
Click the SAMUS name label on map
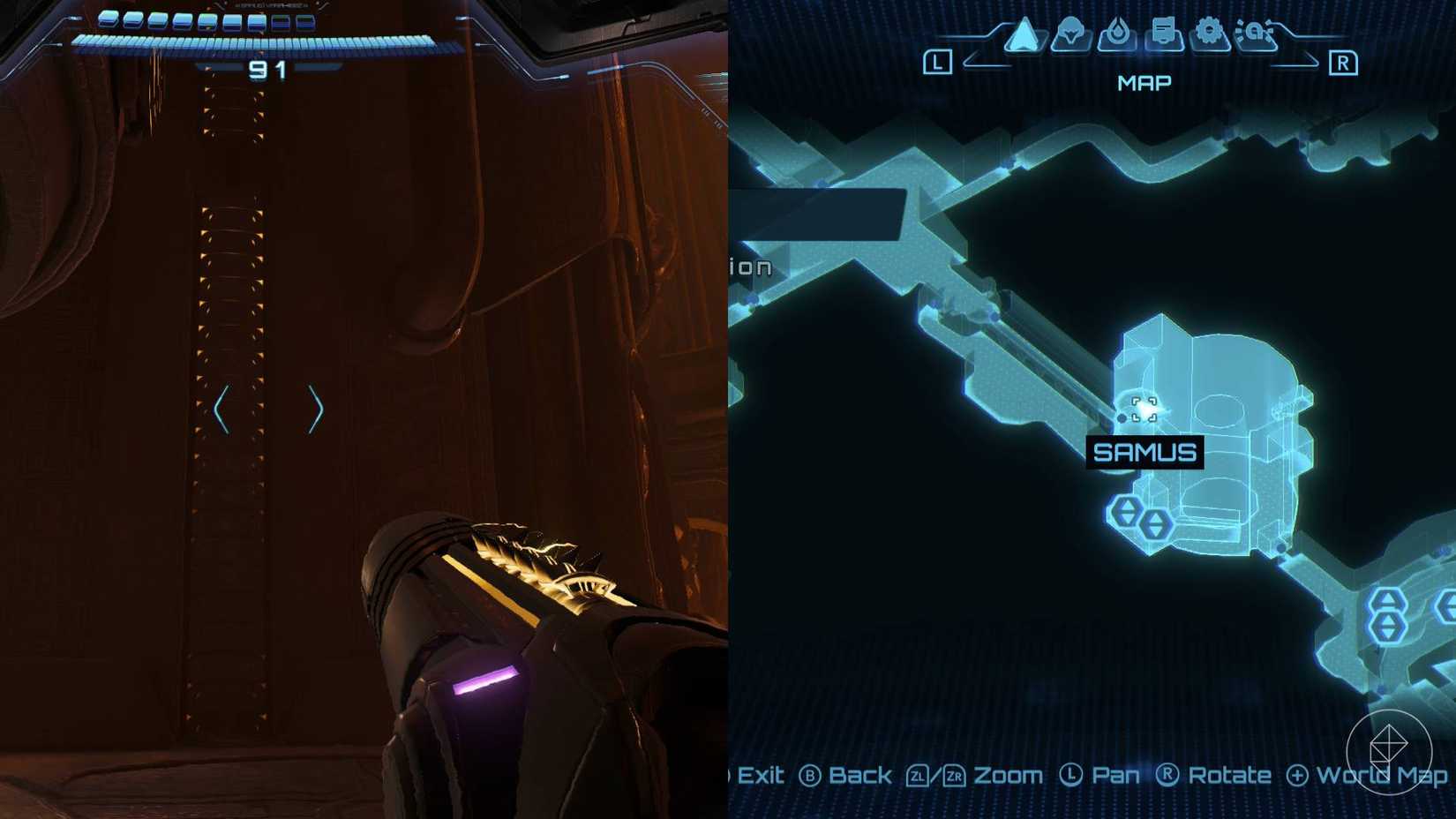[1146, 453]
